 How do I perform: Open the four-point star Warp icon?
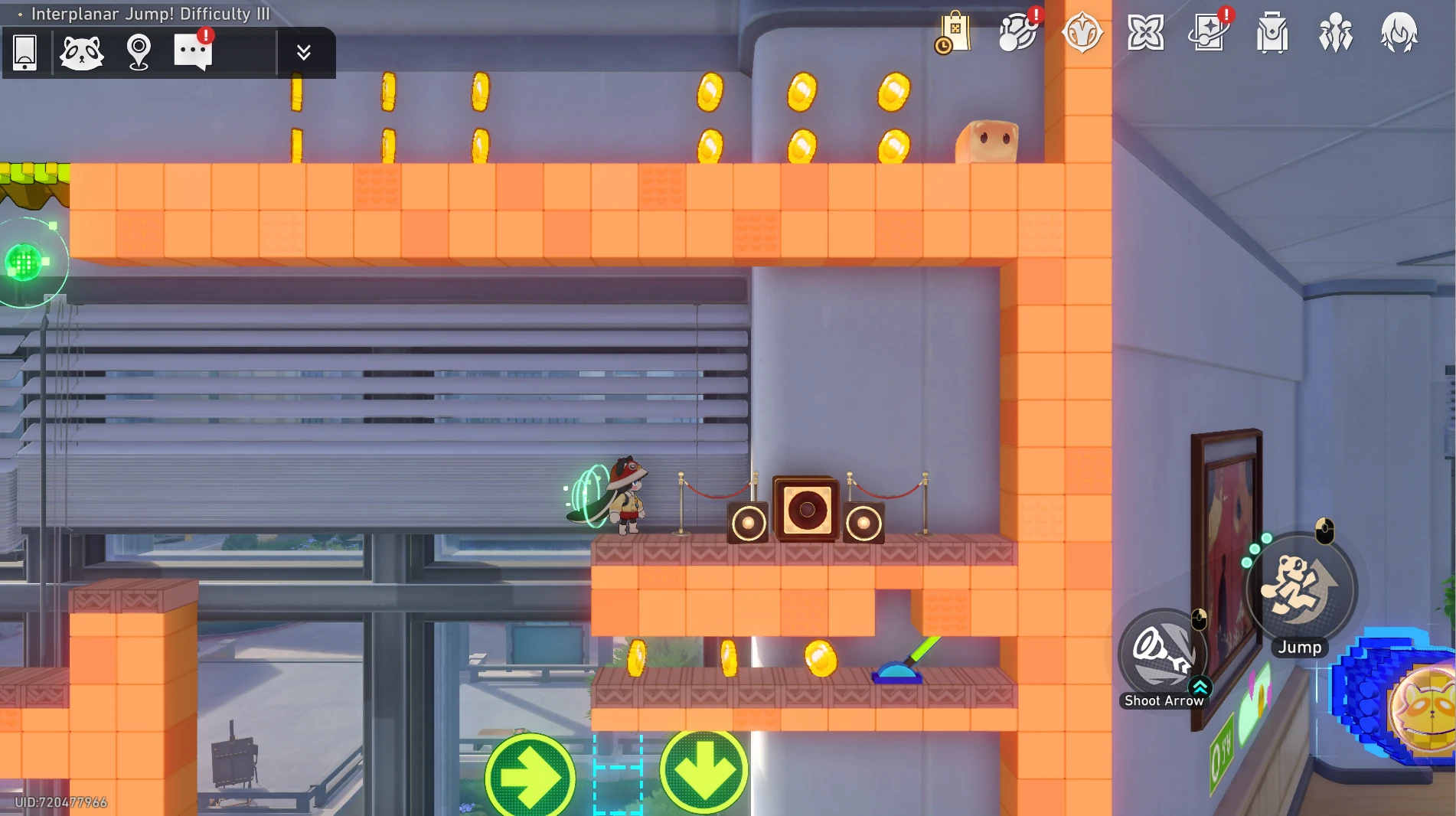1145,33
